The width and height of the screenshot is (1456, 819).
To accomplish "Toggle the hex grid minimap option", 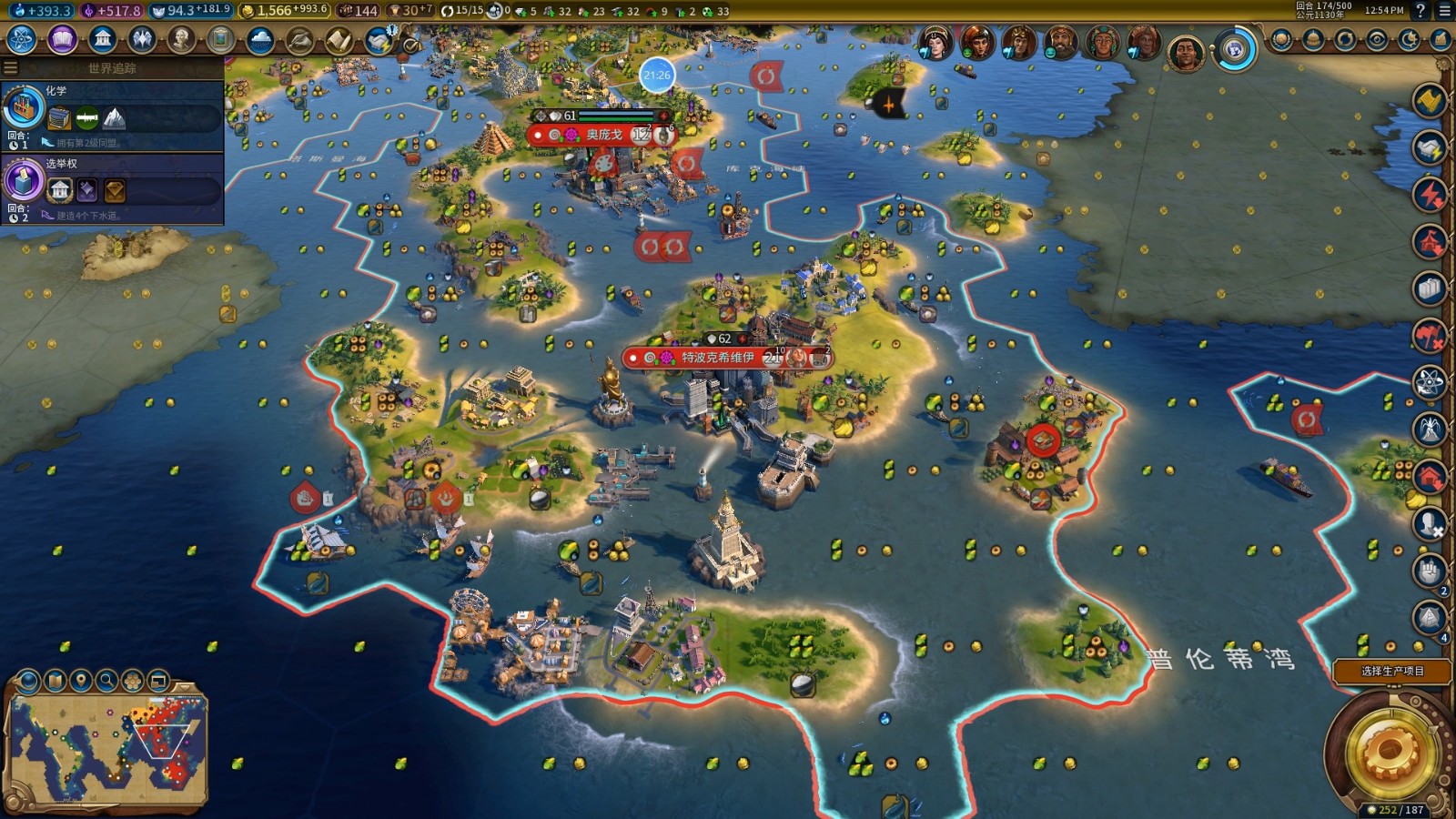I will pyautogui.click(x=132, y=681).
